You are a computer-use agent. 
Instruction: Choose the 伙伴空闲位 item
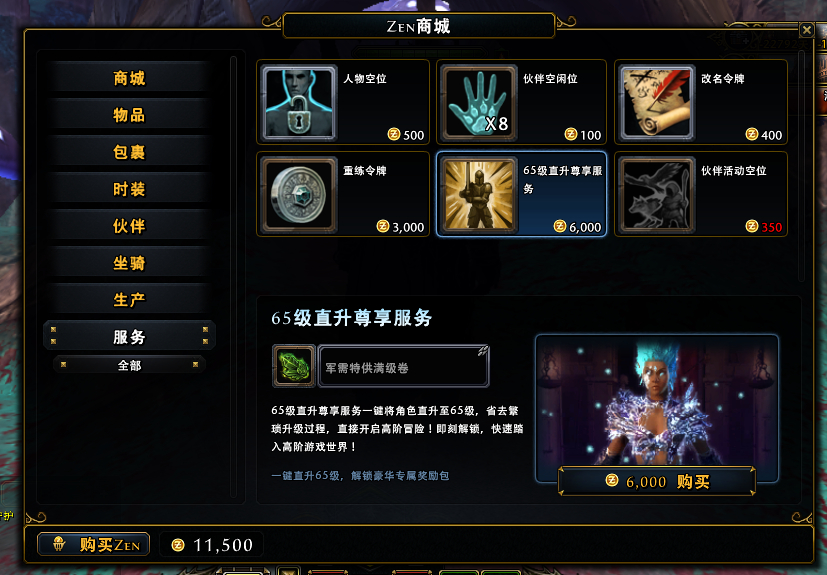(x=521, y=102)
